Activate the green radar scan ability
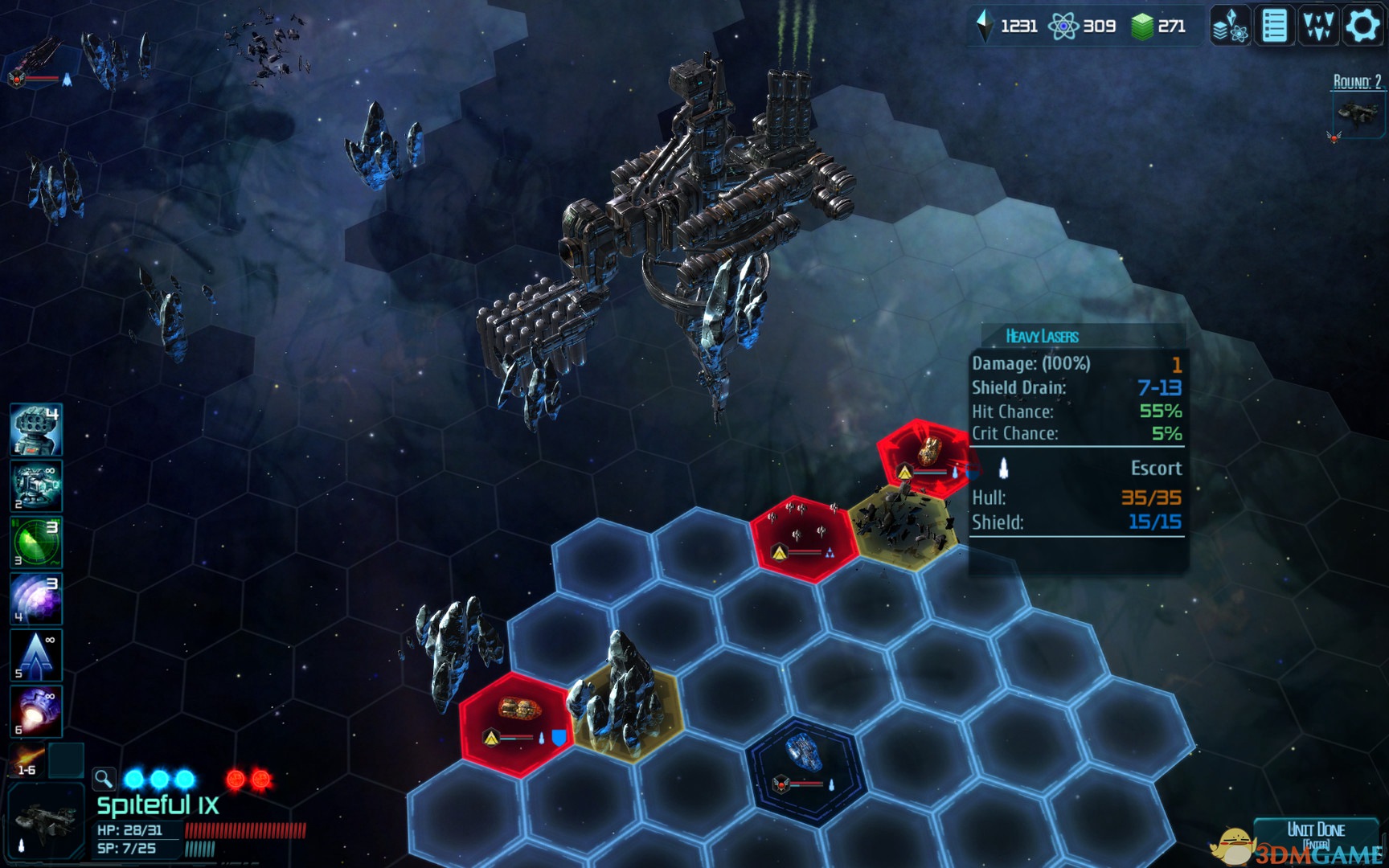 (x=35, y=542)
